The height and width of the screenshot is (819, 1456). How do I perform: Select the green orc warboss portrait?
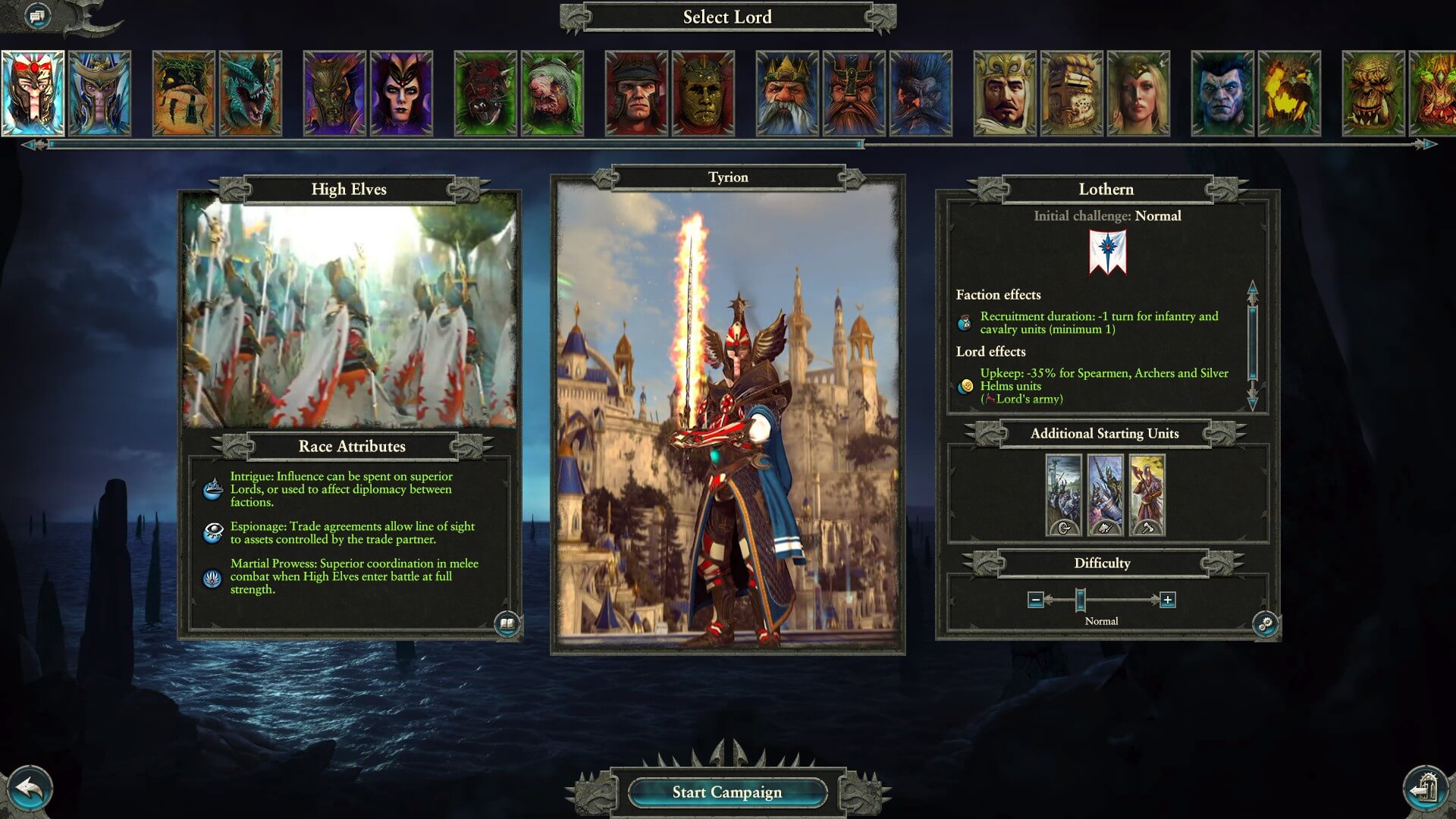(x=1373, y=93)
